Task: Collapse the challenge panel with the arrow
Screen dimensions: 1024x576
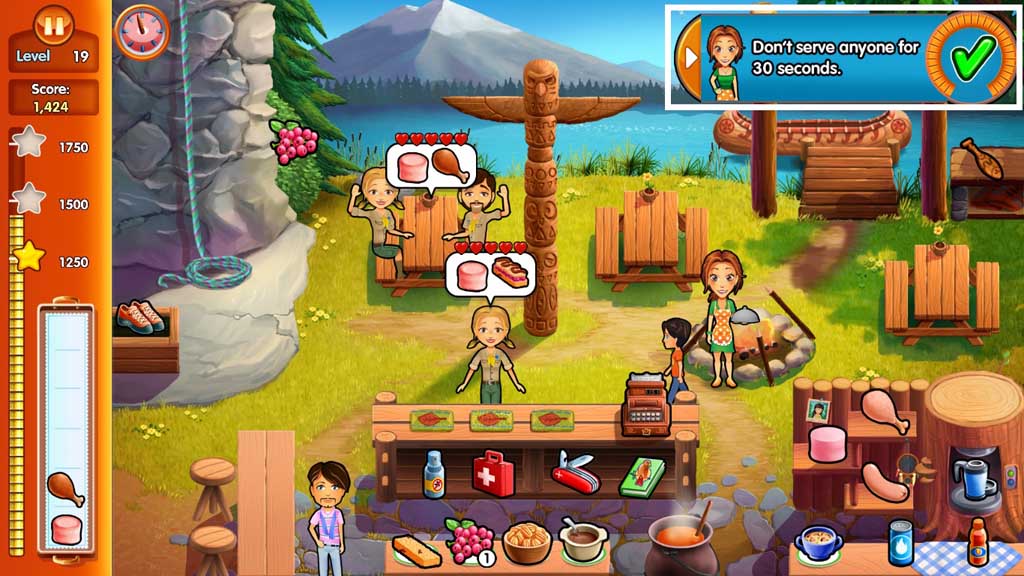Action: [x=690, y=55]
